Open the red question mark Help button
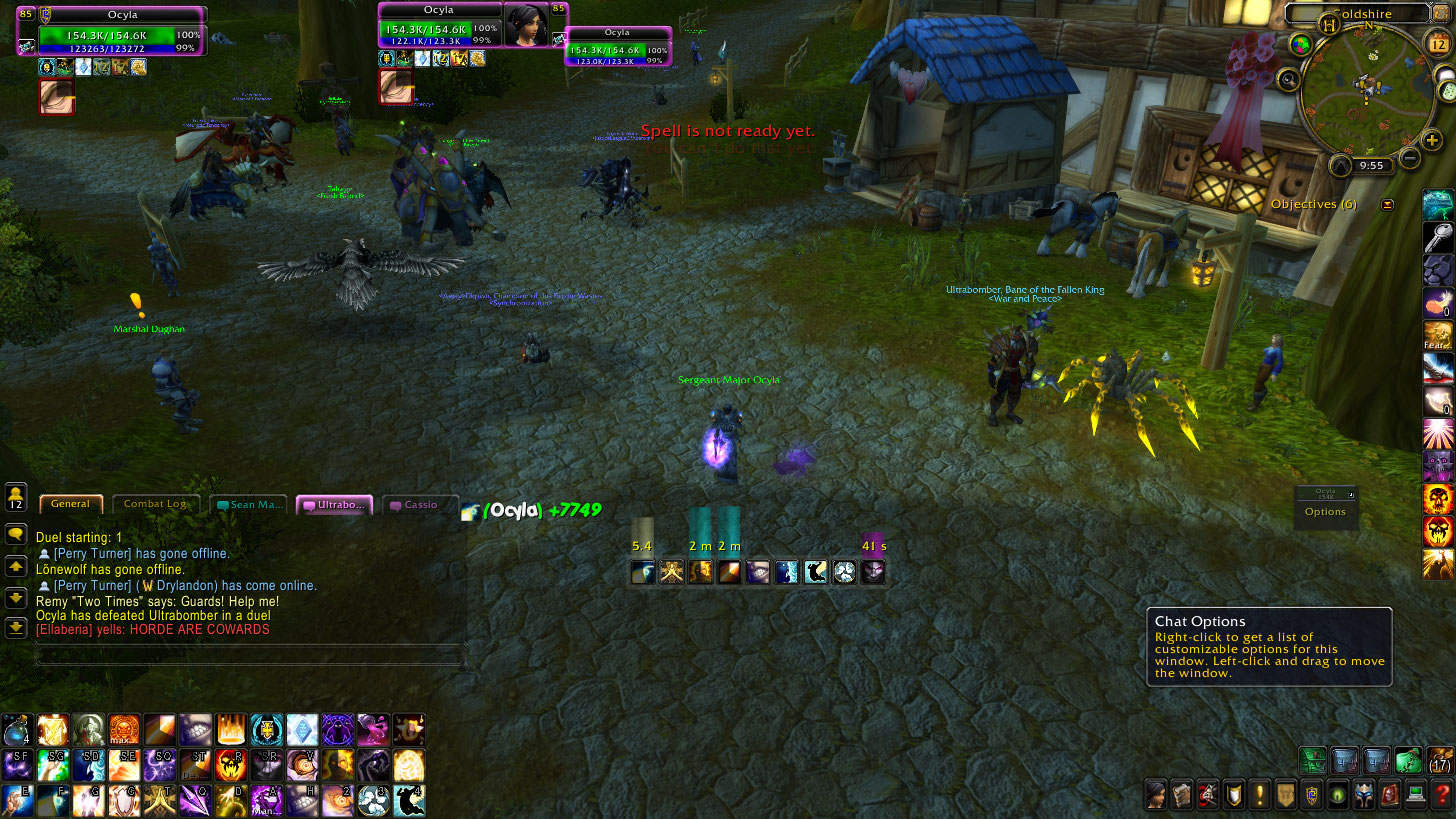The height and width of the screenshot is (819, 1456). pos(1442,796)
